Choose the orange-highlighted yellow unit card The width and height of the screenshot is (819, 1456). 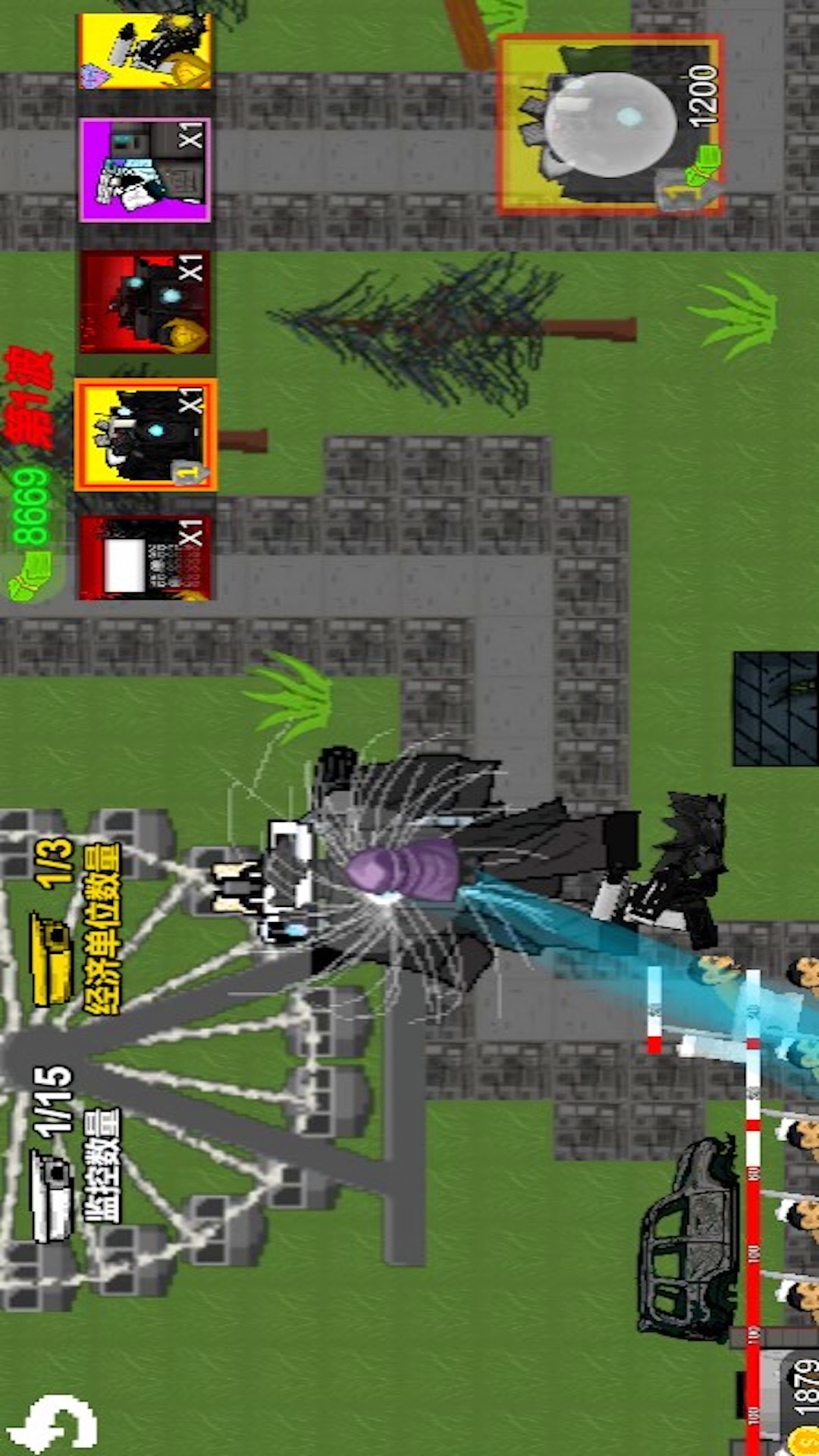click(146, 435)
